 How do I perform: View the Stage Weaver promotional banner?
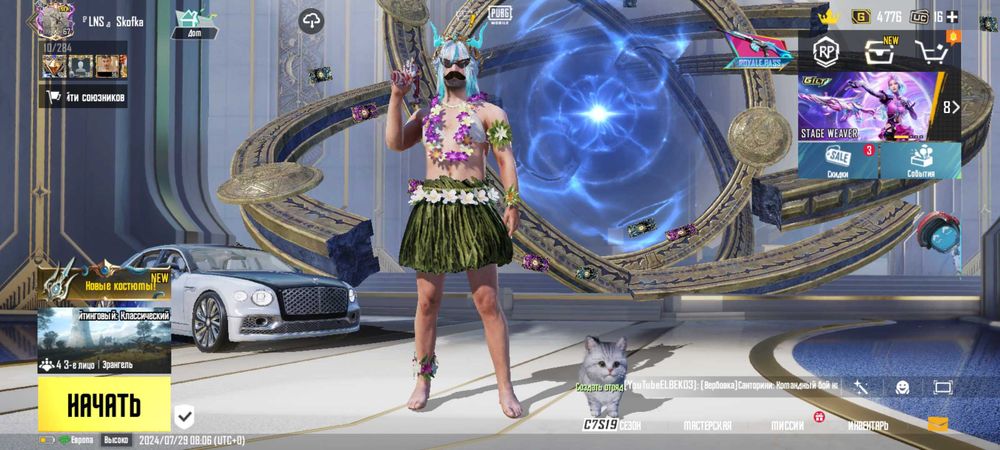[x=870, y=105]
